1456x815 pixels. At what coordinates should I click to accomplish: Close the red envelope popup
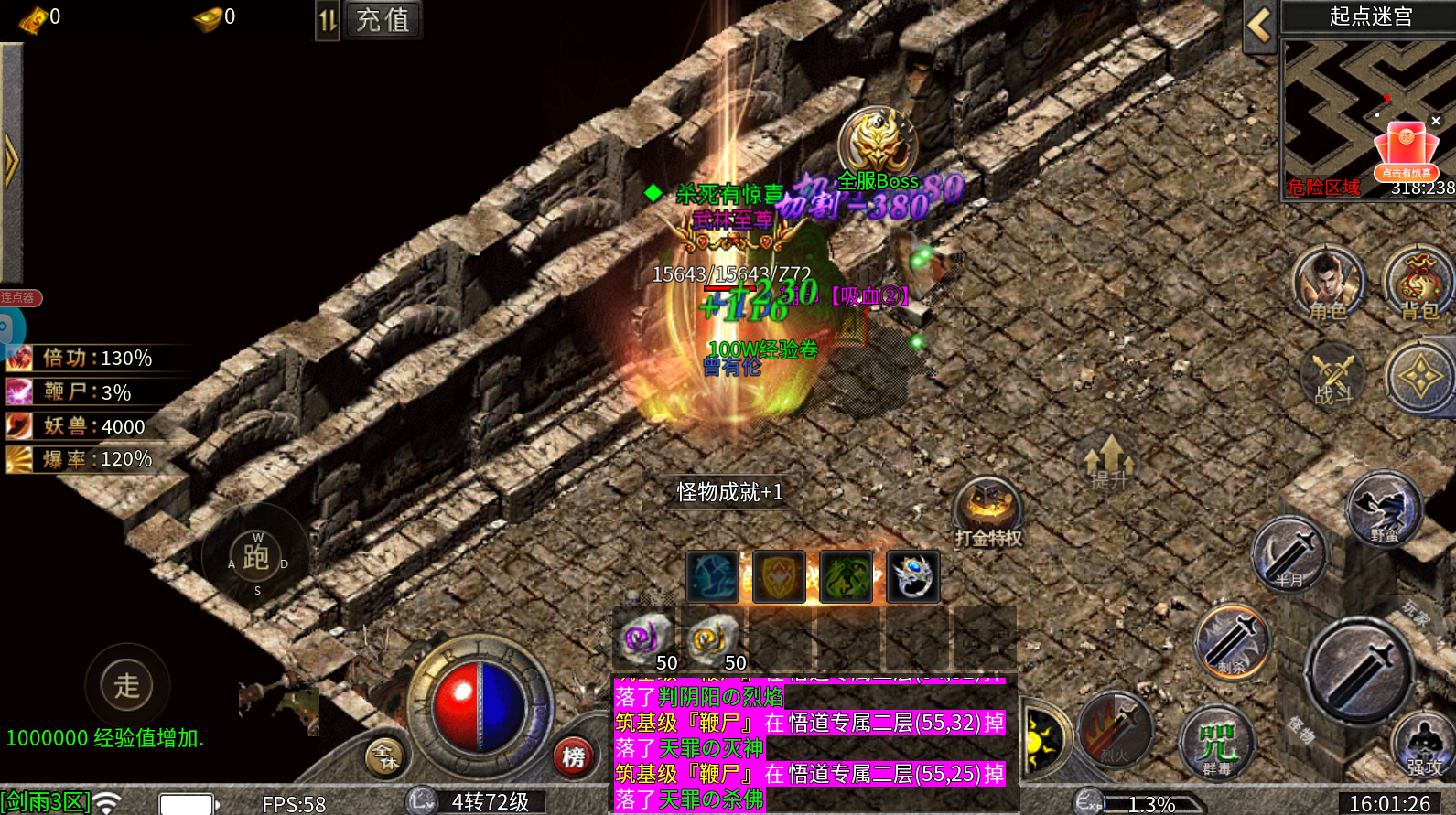pos(1436,121)
